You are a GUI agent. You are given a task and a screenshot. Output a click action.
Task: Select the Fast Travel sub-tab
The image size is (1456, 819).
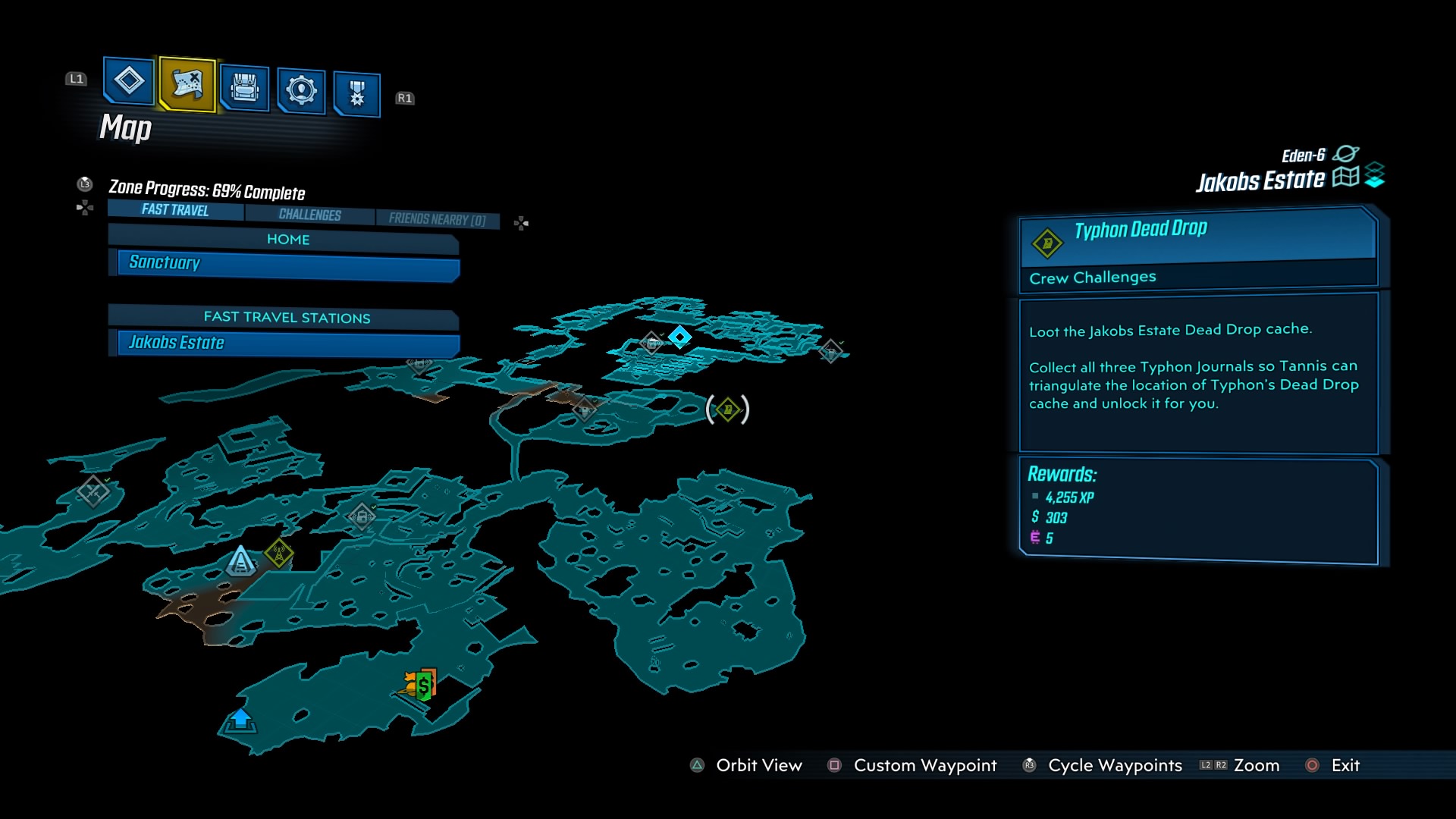click(175, 210)
